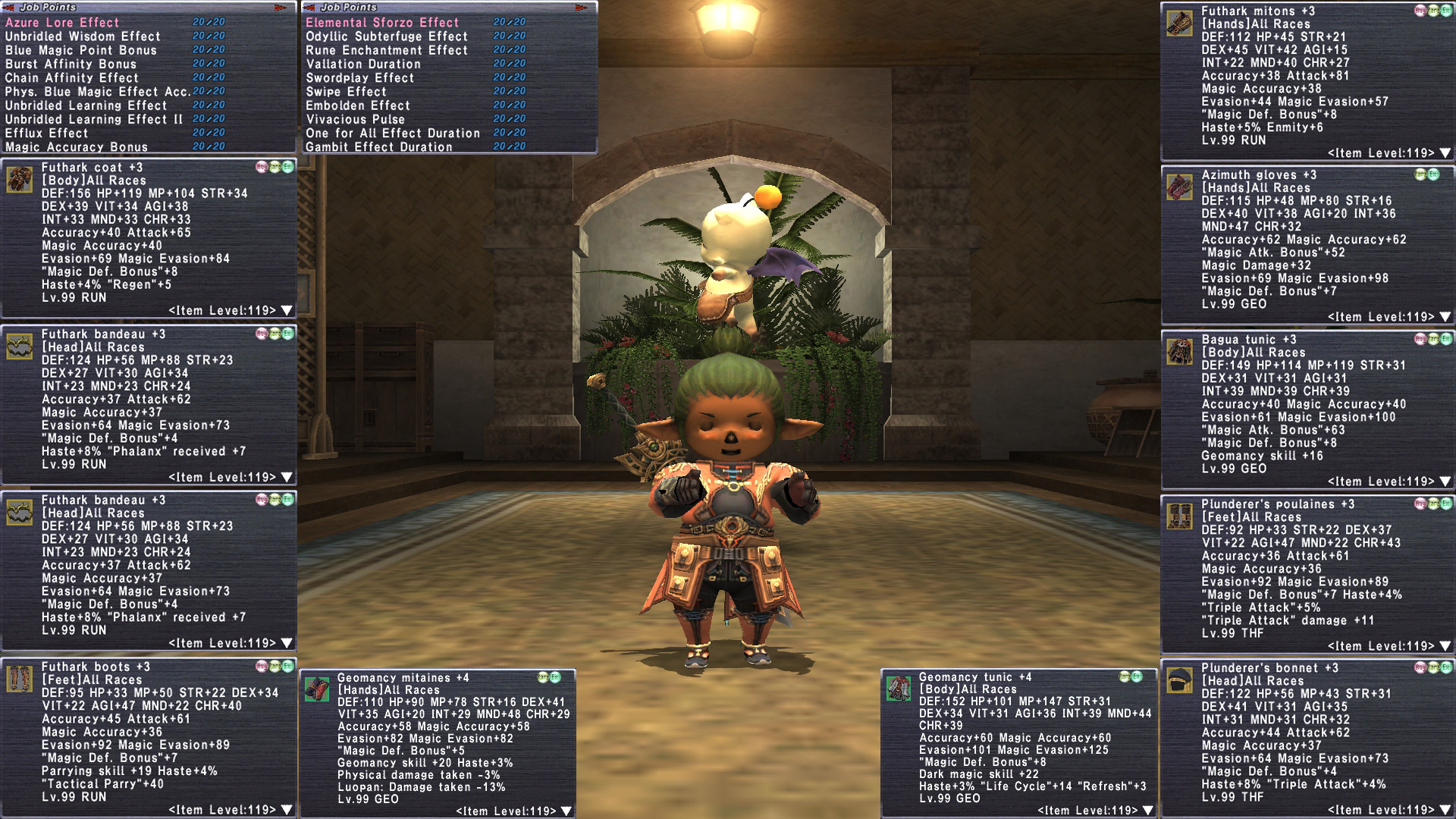Pick the Vivacious Pulse job point row

(356, 120)
